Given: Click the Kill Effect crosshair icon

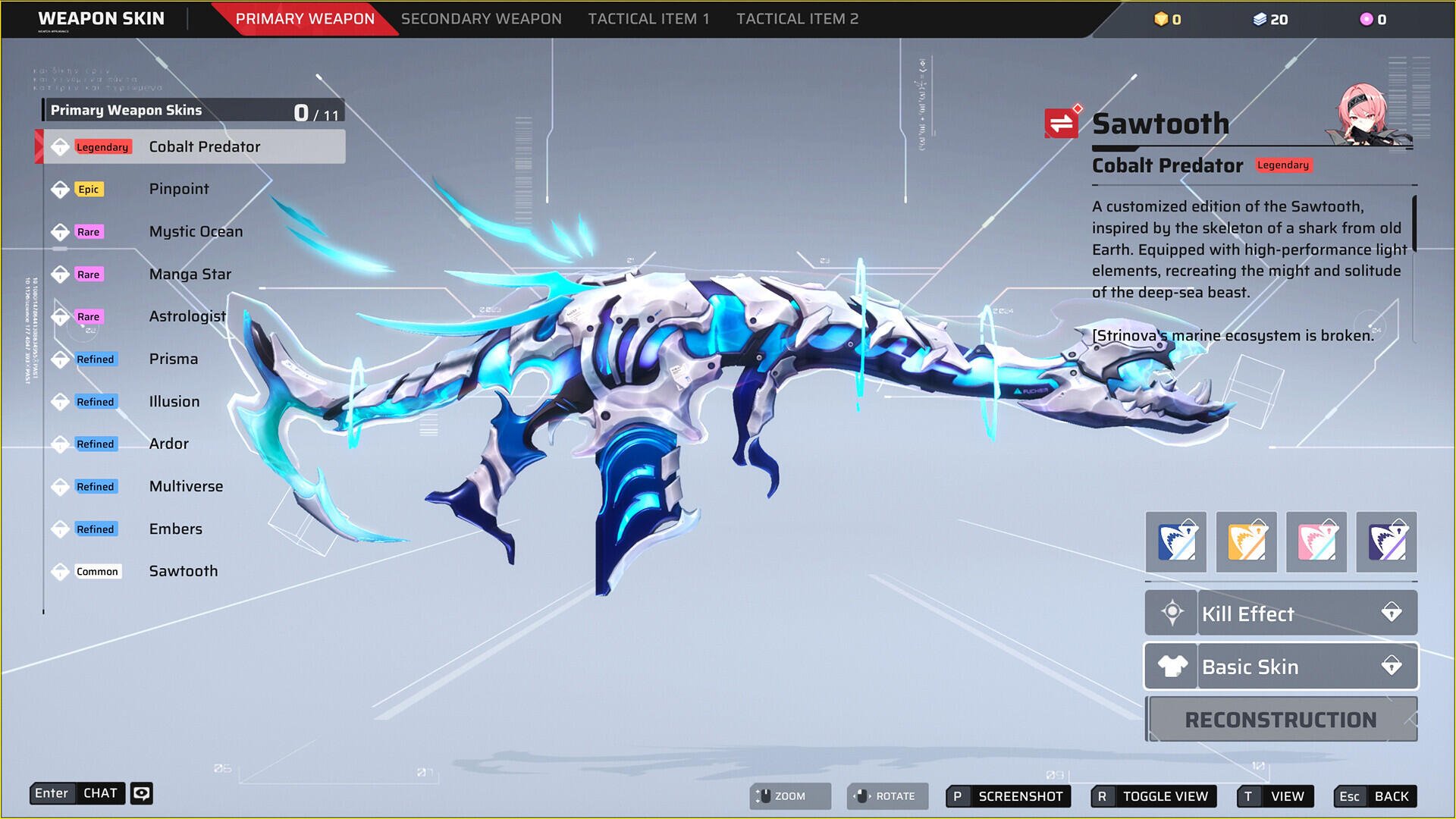Looking at the screenshot, I should click(1171, 613).
